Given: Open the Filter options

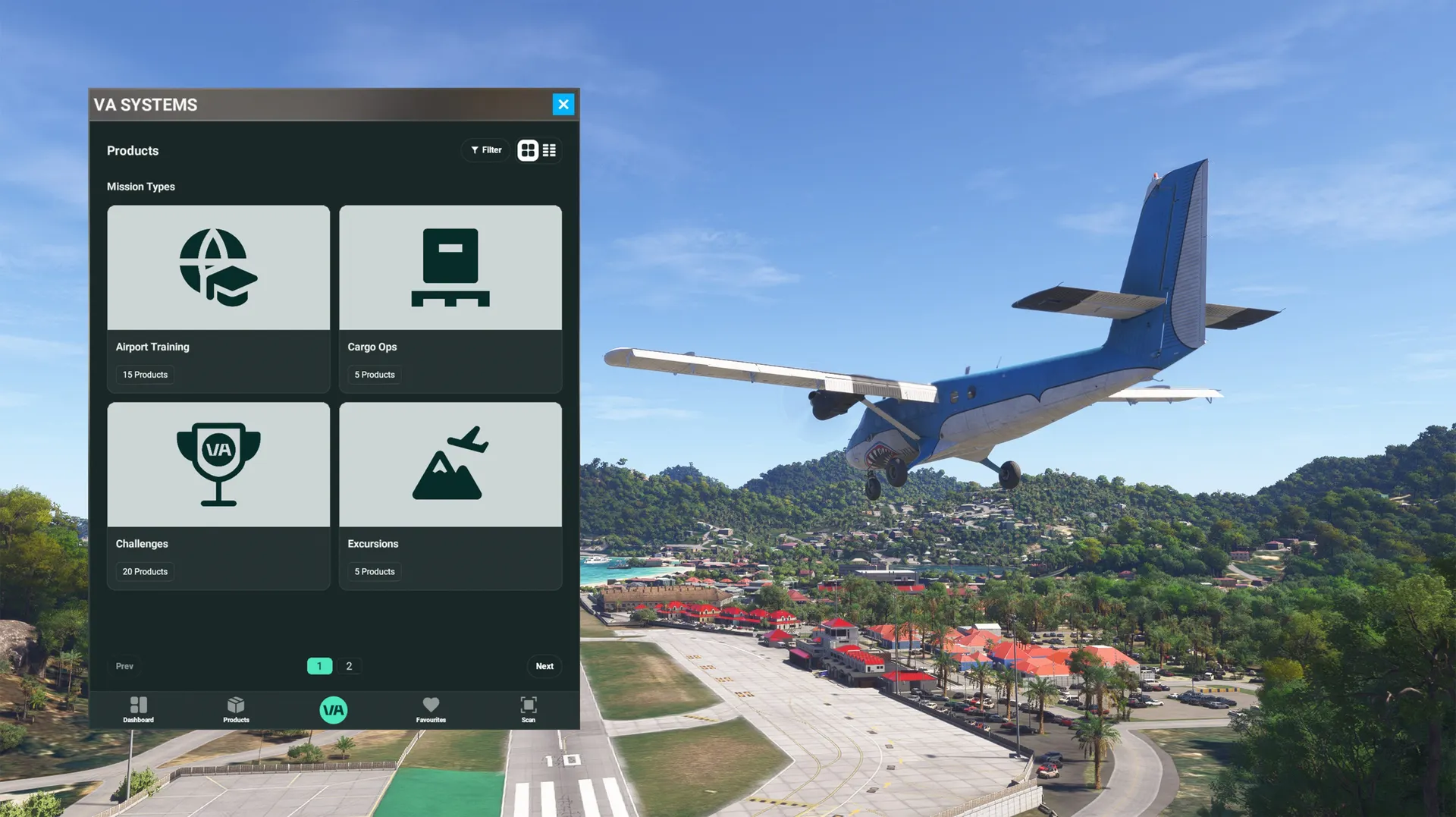Looking at the screenshot, I should pyautogui.click(x=486, y=150).
